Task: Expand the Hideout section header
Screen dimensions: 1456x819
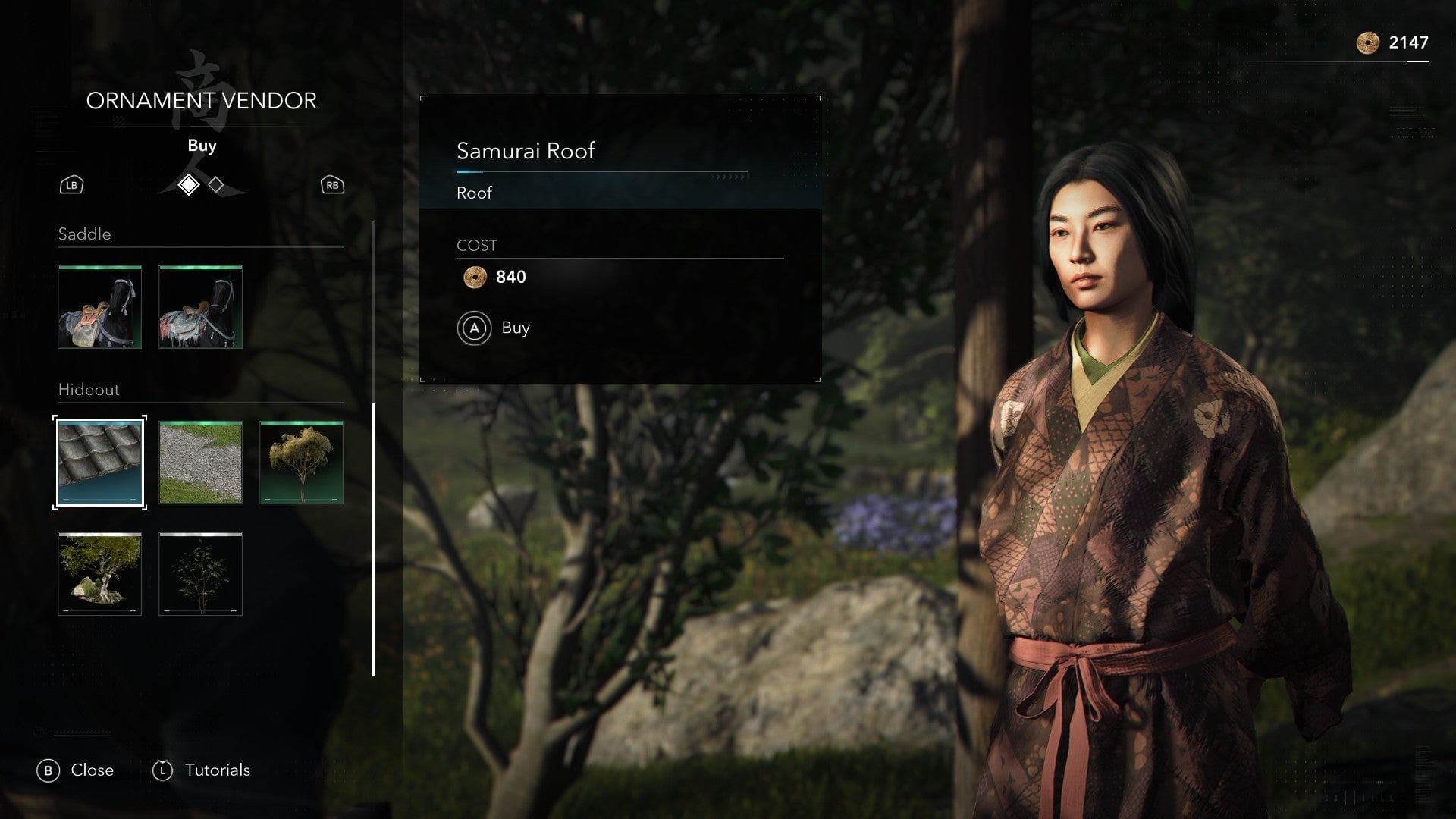Action: tap(89, 390)
